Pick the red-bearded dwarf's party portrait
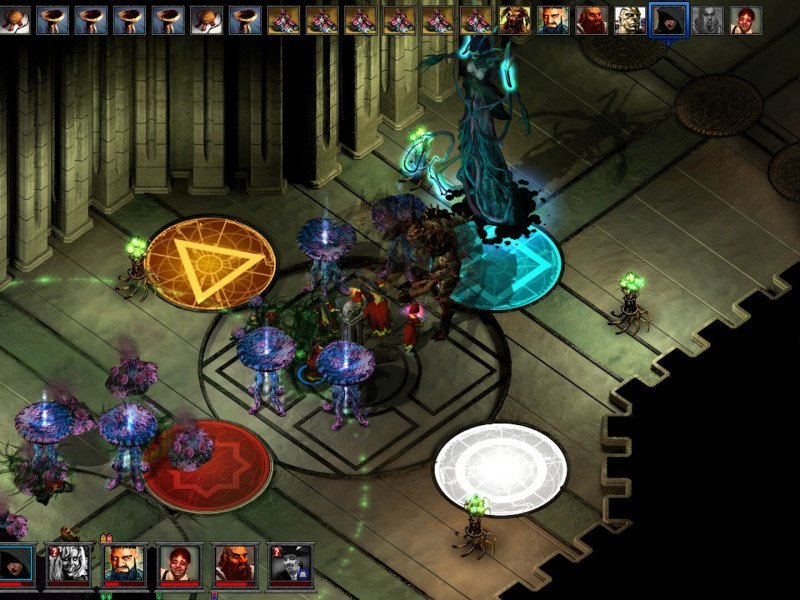The width and height of the screenshot is (800, 600). (235, 564)
